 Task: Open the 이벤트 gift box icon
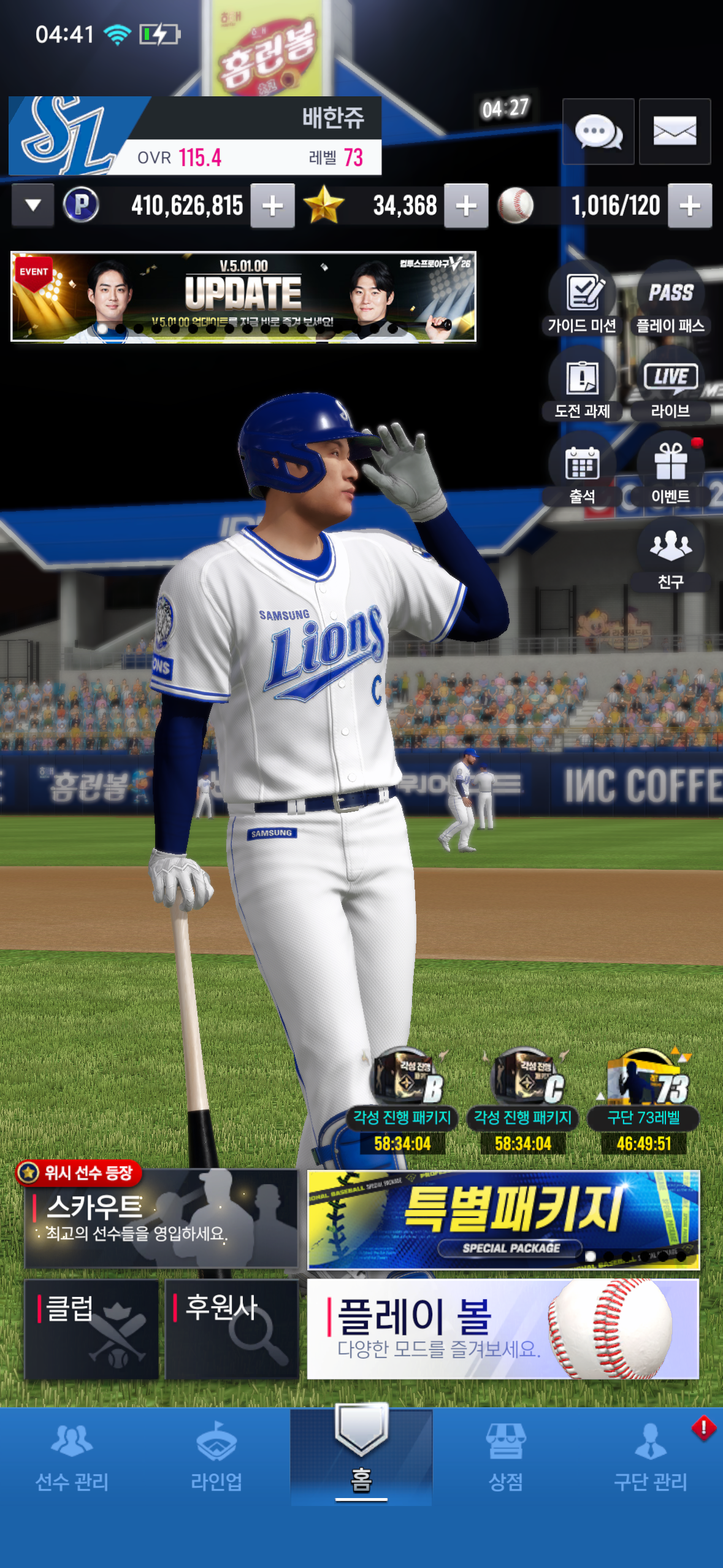pyautogui.click(x=670, y=471)
